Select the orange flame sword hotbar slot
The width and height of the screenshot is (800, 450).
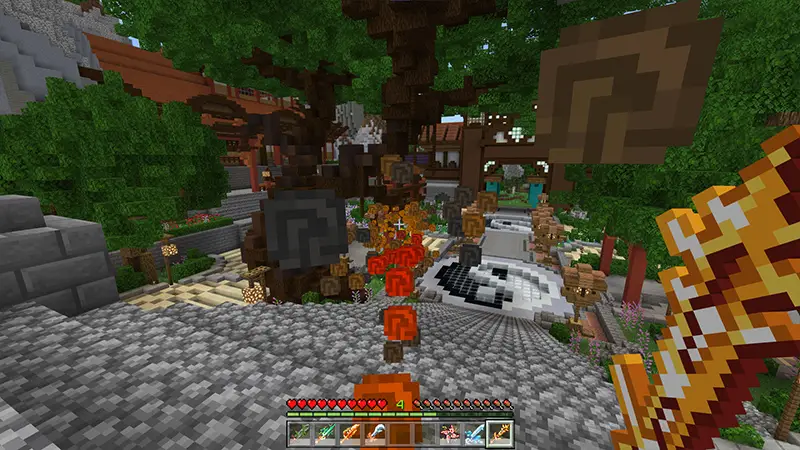(x=350, y=432)
